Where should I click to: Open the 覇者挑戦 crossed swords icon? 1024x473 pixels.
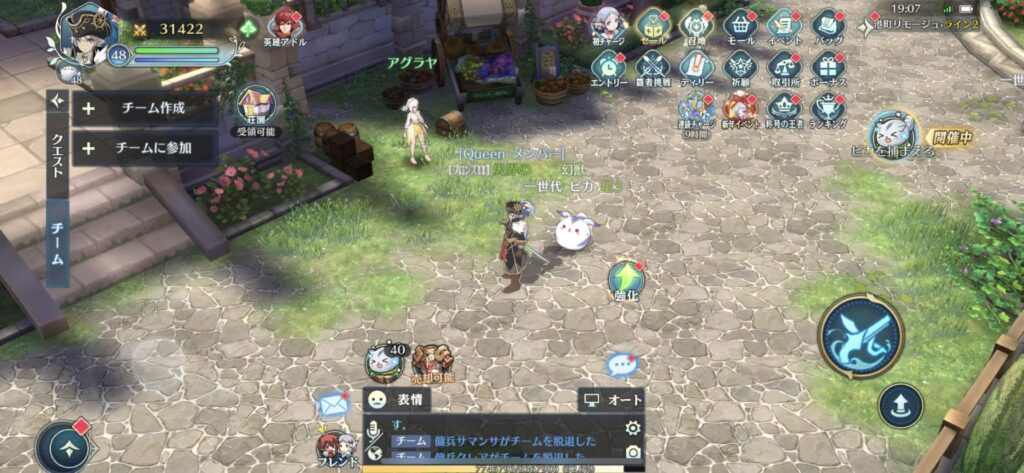pyautogui.click(x=652, y=67)
